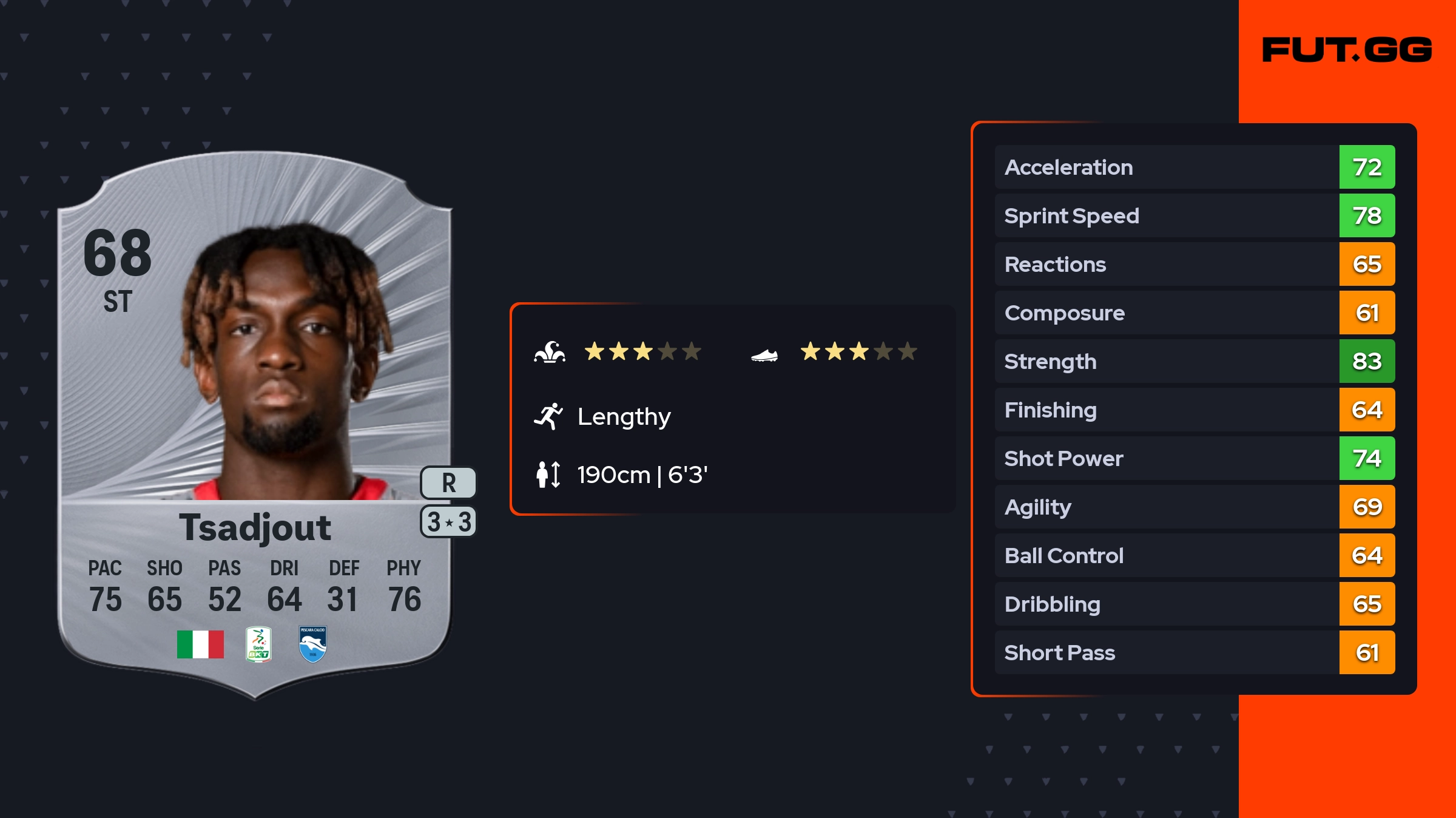The image size is (1456, 818).
Task: Click the R preferred foot badge
Action: pyautogui.click(x=448, y=483)
